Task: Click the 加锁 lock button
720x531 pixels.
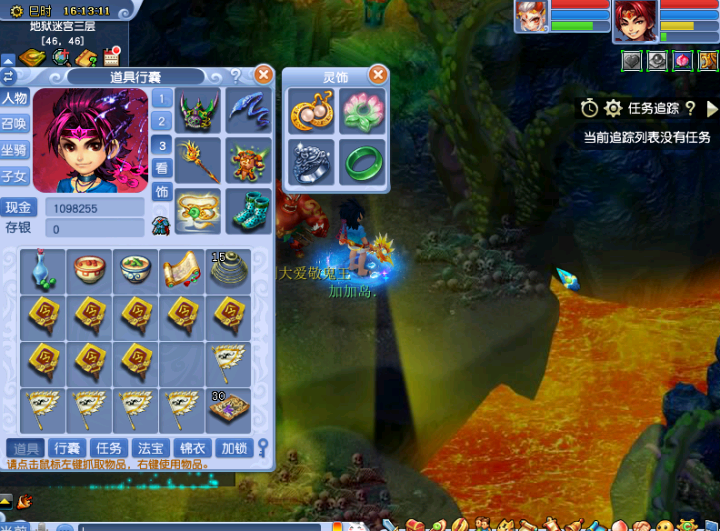Action: click(233, 448)
